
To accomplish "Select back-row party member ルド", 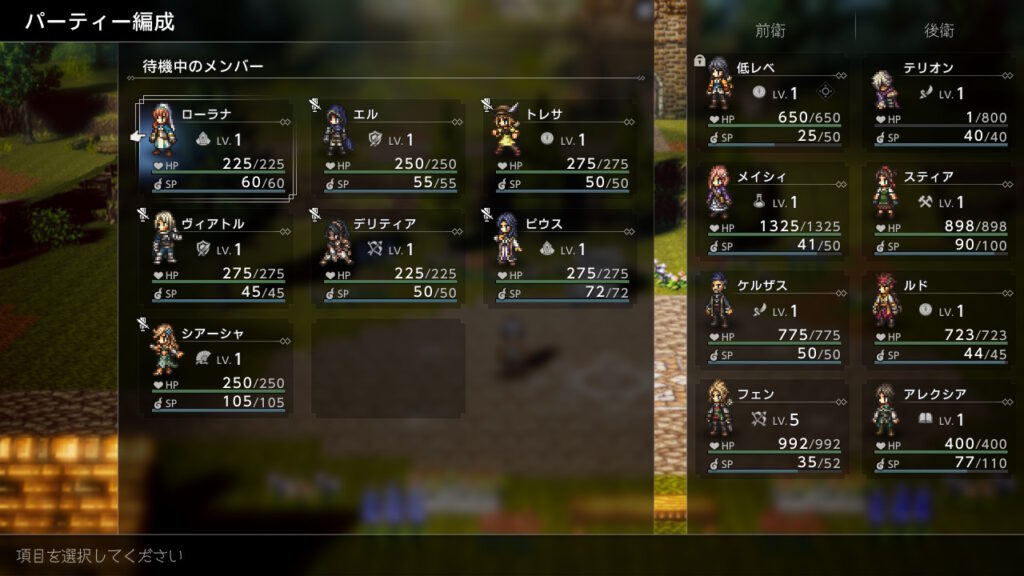I will click(938, 319).
